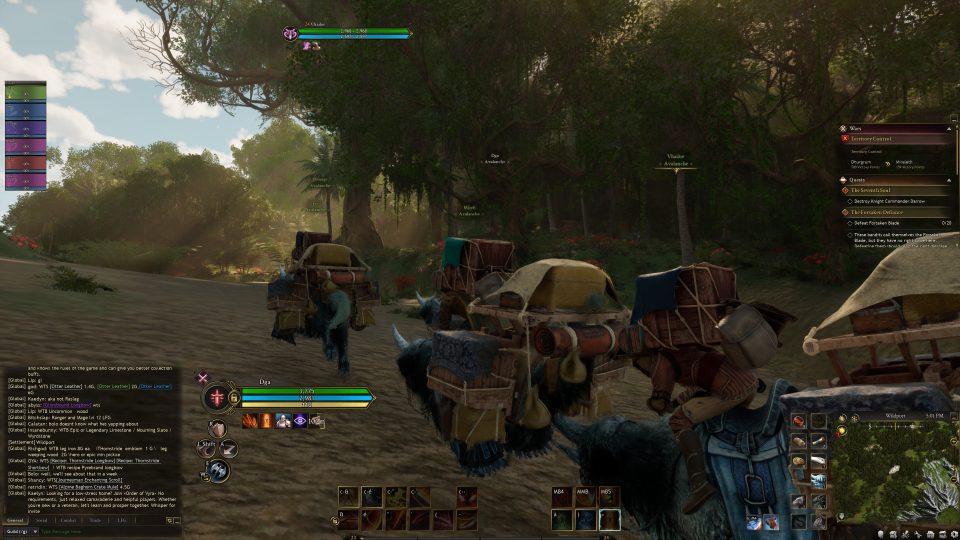Activate the double-bladed axe ability icon

coord(218,471)
